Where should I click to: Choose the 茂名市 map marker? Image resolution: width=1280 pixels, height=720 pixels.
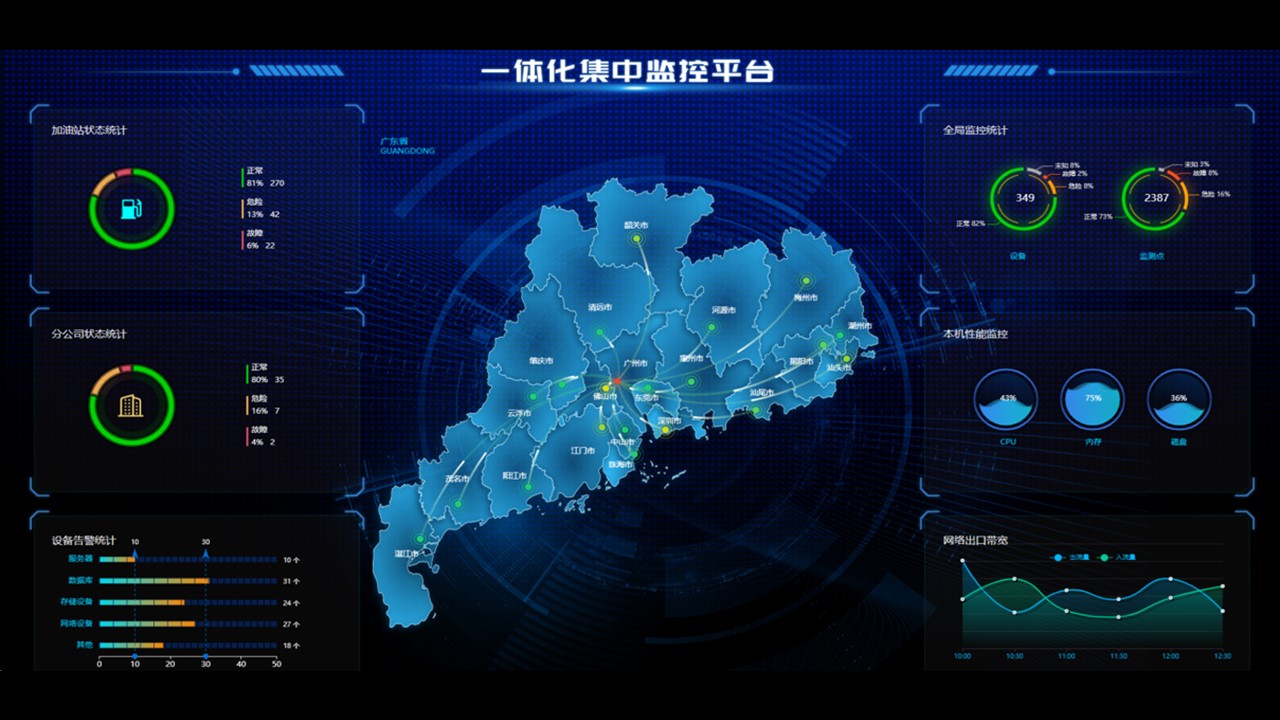(x=458, y=503)
